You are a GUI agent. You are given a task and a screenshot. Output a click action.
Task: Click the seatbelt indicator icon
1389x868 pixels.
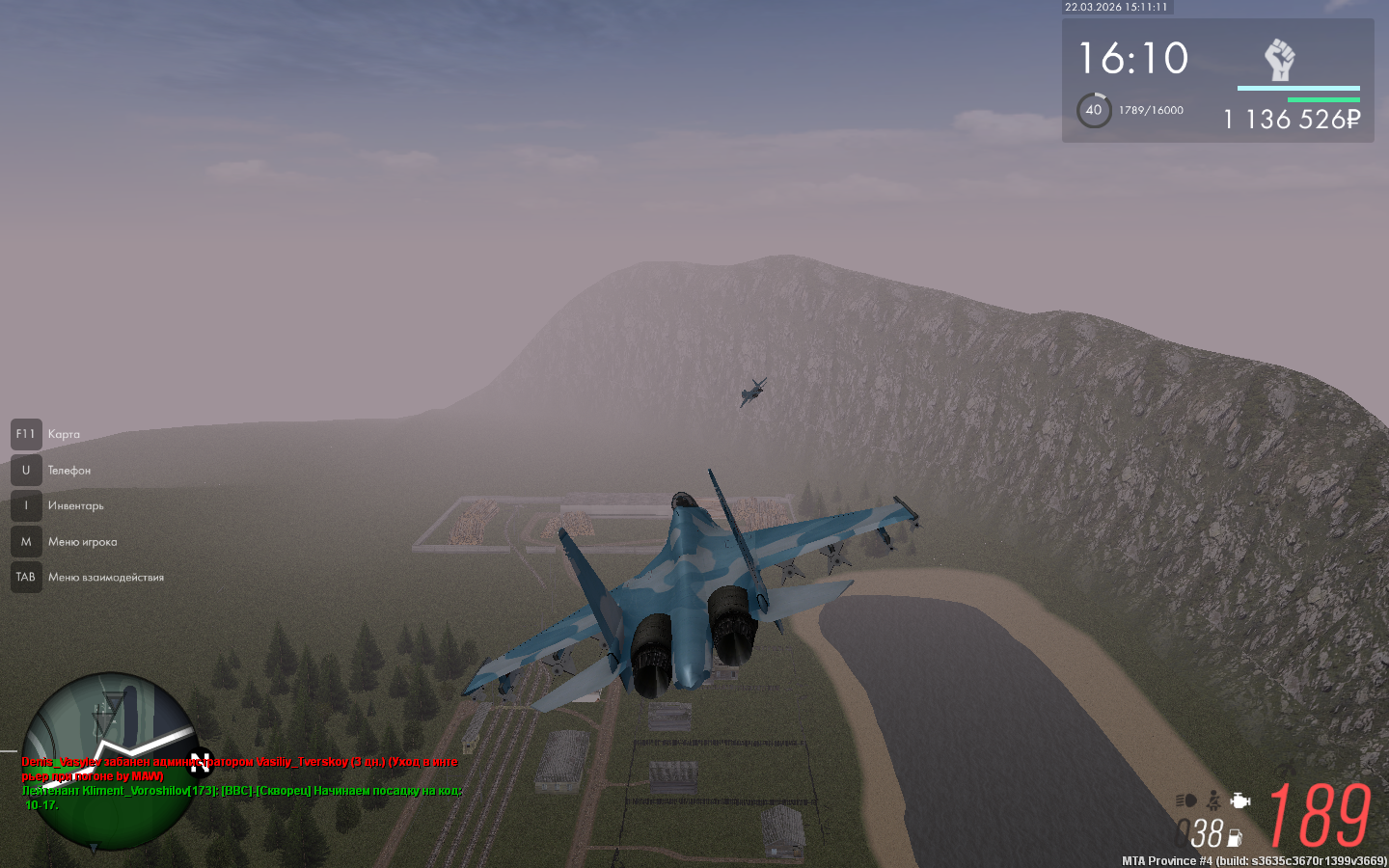(1213, 800)
